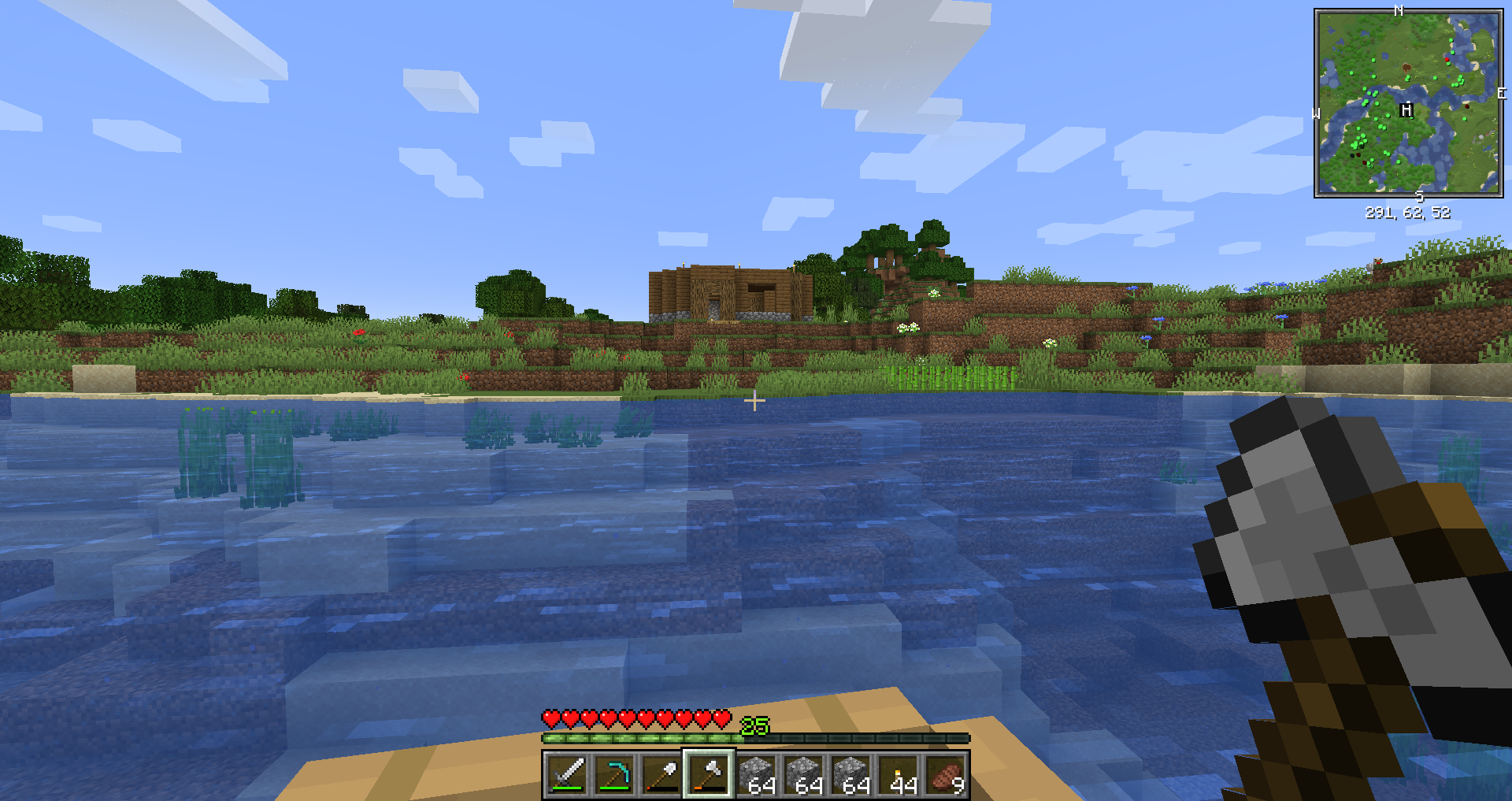The width and height of the screenshot is (1512, 801).
Task: Switch to the diamond pickaxe slot
Action: click(x=614, y=774)
